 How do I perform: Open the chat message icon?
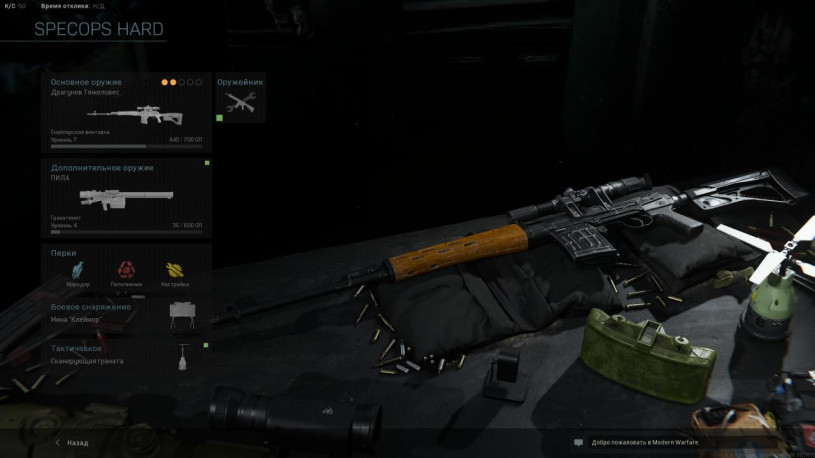[578, 442]
